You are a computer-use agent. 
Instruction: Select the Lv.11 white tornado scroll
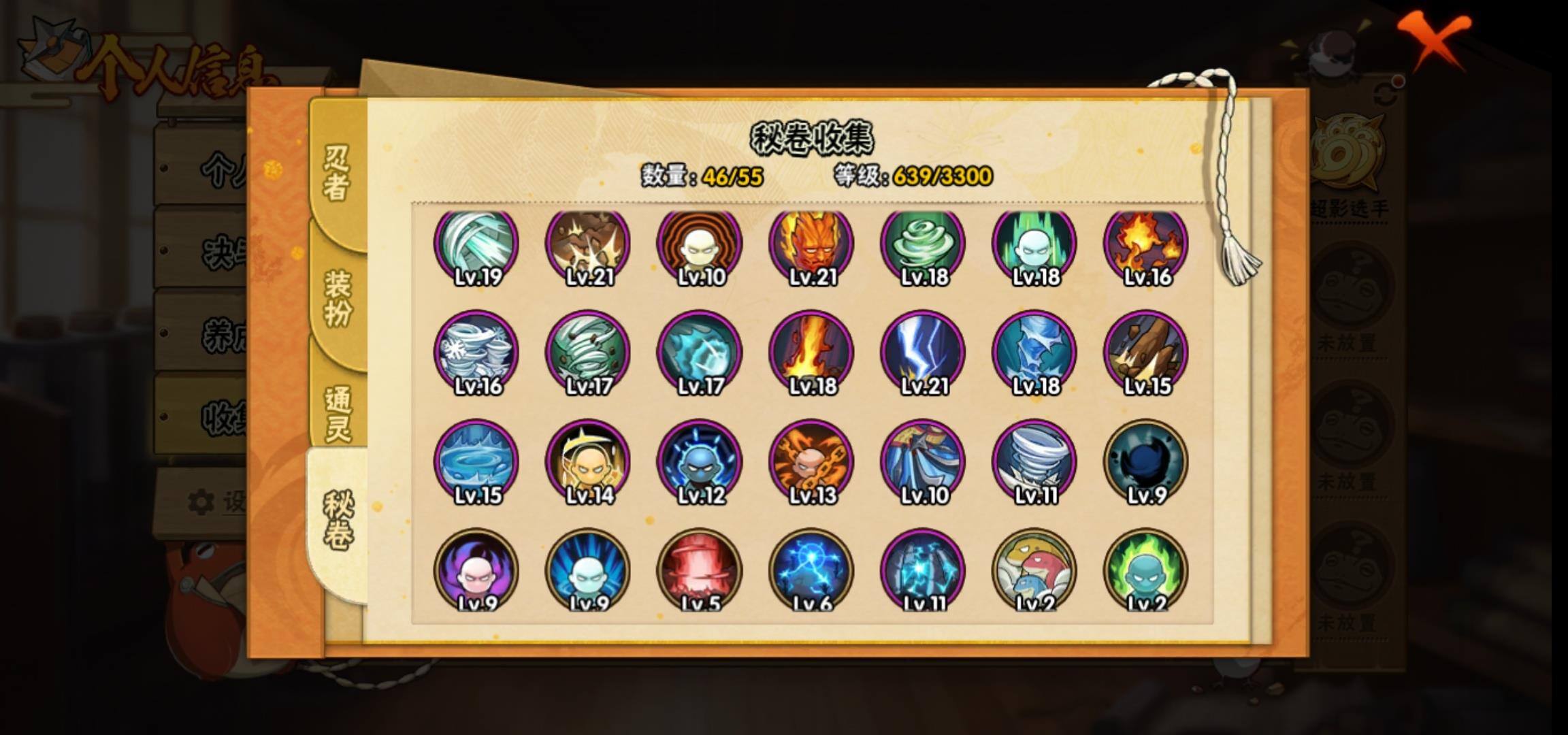point(1034,461)
